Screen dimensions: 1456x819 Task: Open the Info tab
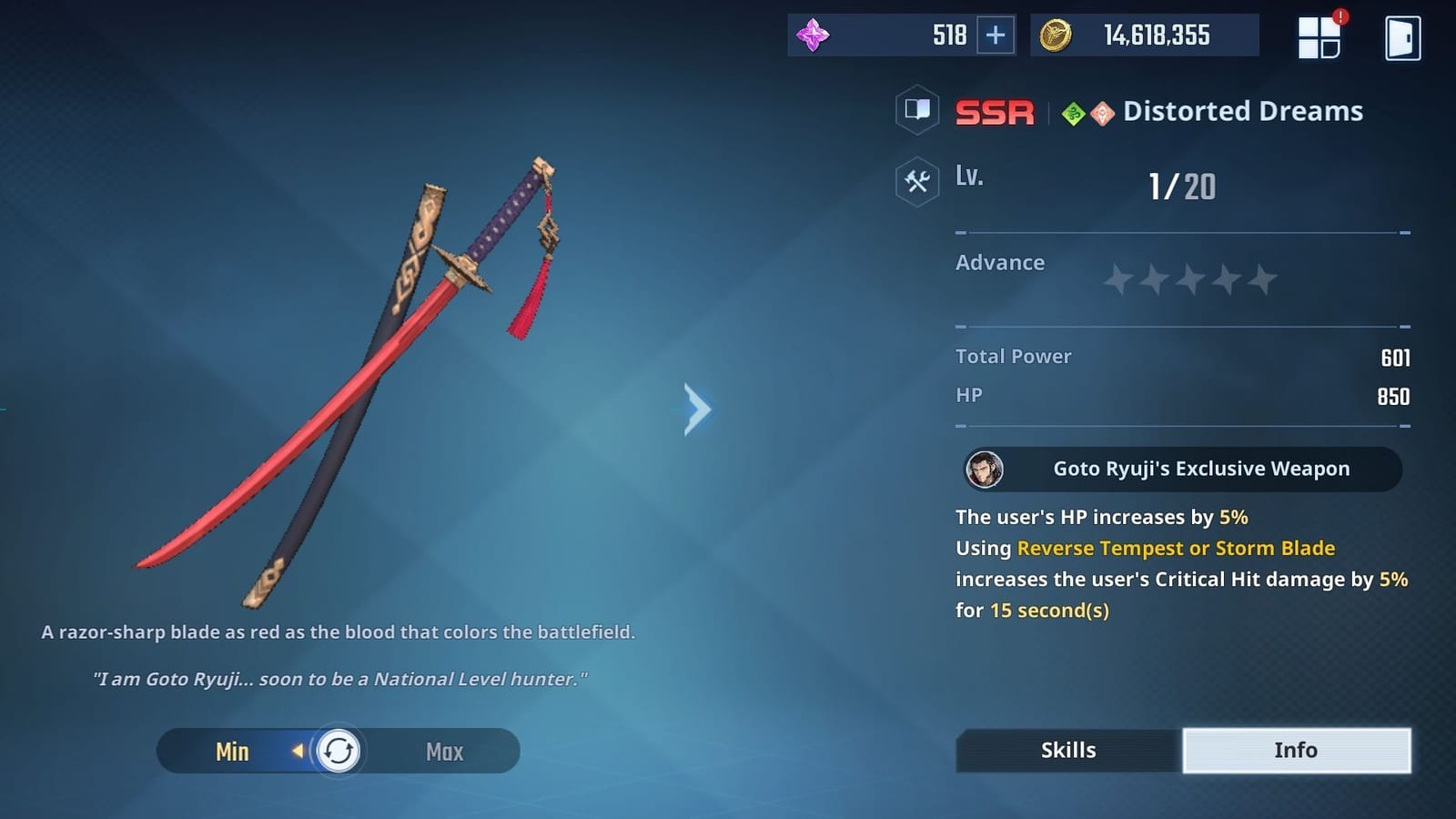1296,750
